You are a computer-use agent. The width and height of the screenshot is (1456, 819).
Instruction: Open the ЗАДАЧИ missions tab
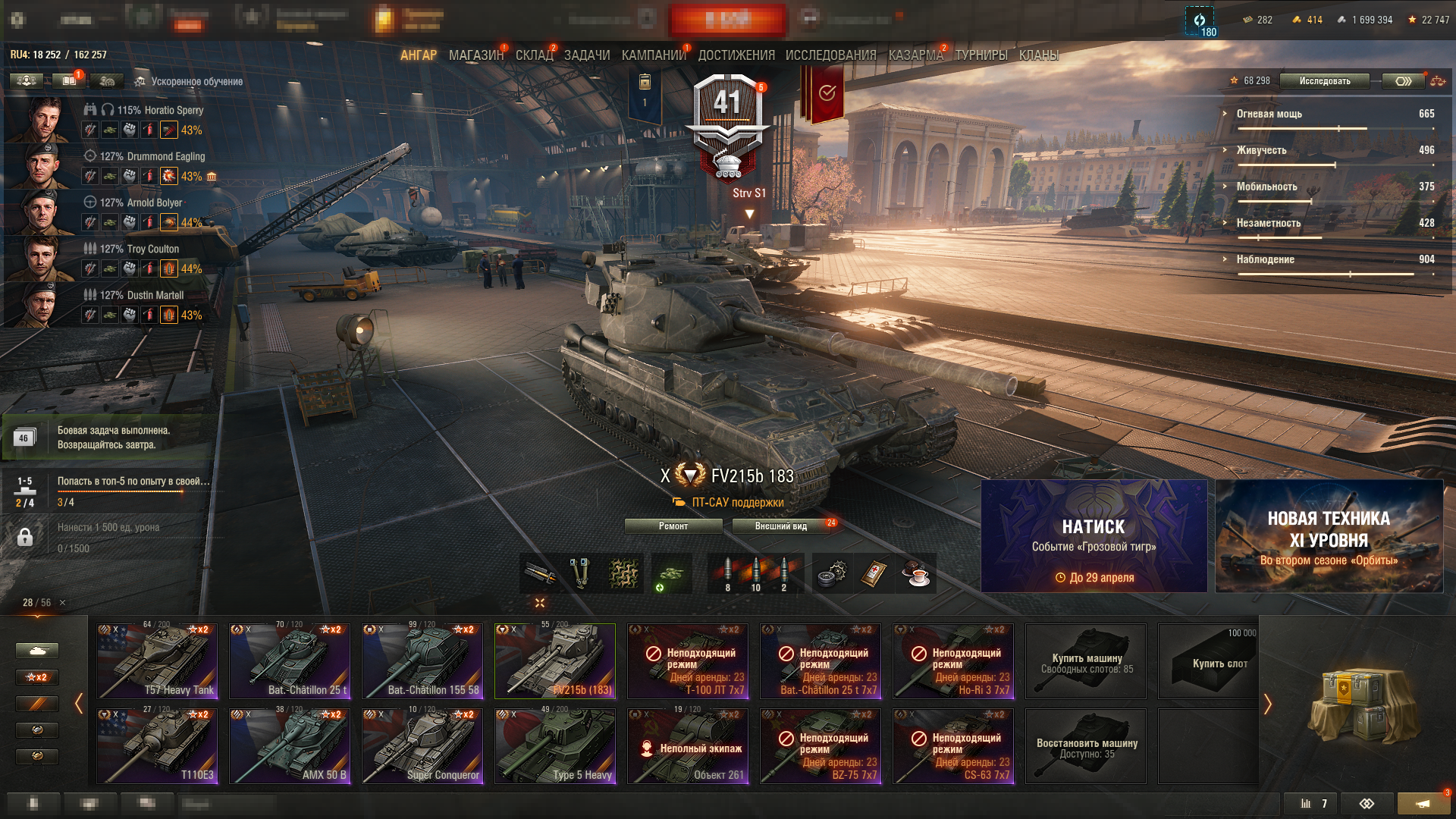[x=587, y=55]
